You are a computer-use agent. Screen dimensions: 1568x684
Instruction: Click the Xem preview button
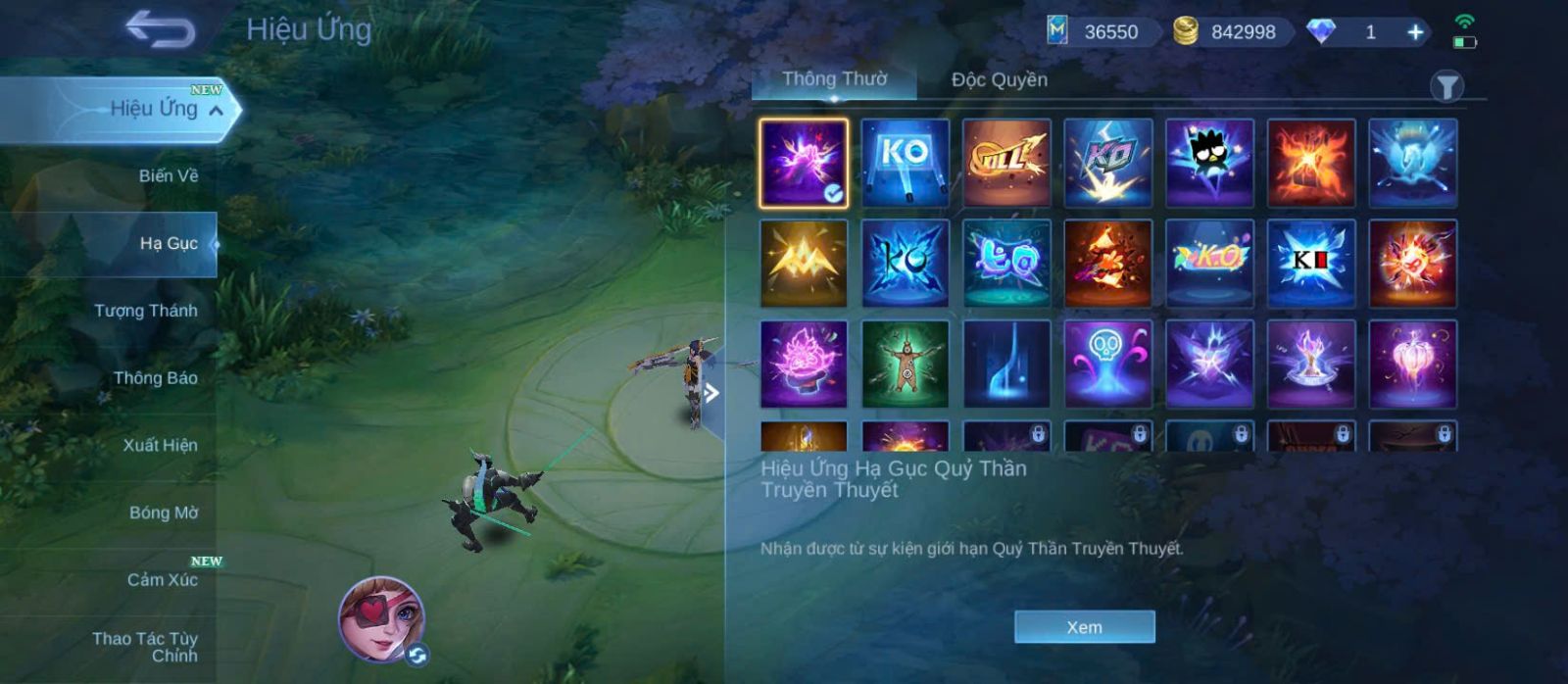pos(1084,627)
